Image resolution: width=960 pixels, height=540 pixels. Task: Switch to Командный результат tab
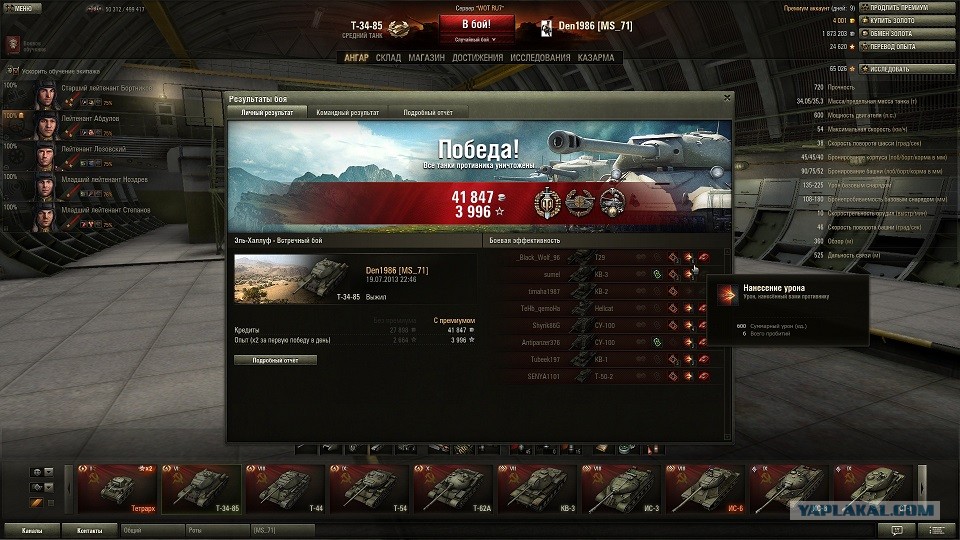(347, 113)
